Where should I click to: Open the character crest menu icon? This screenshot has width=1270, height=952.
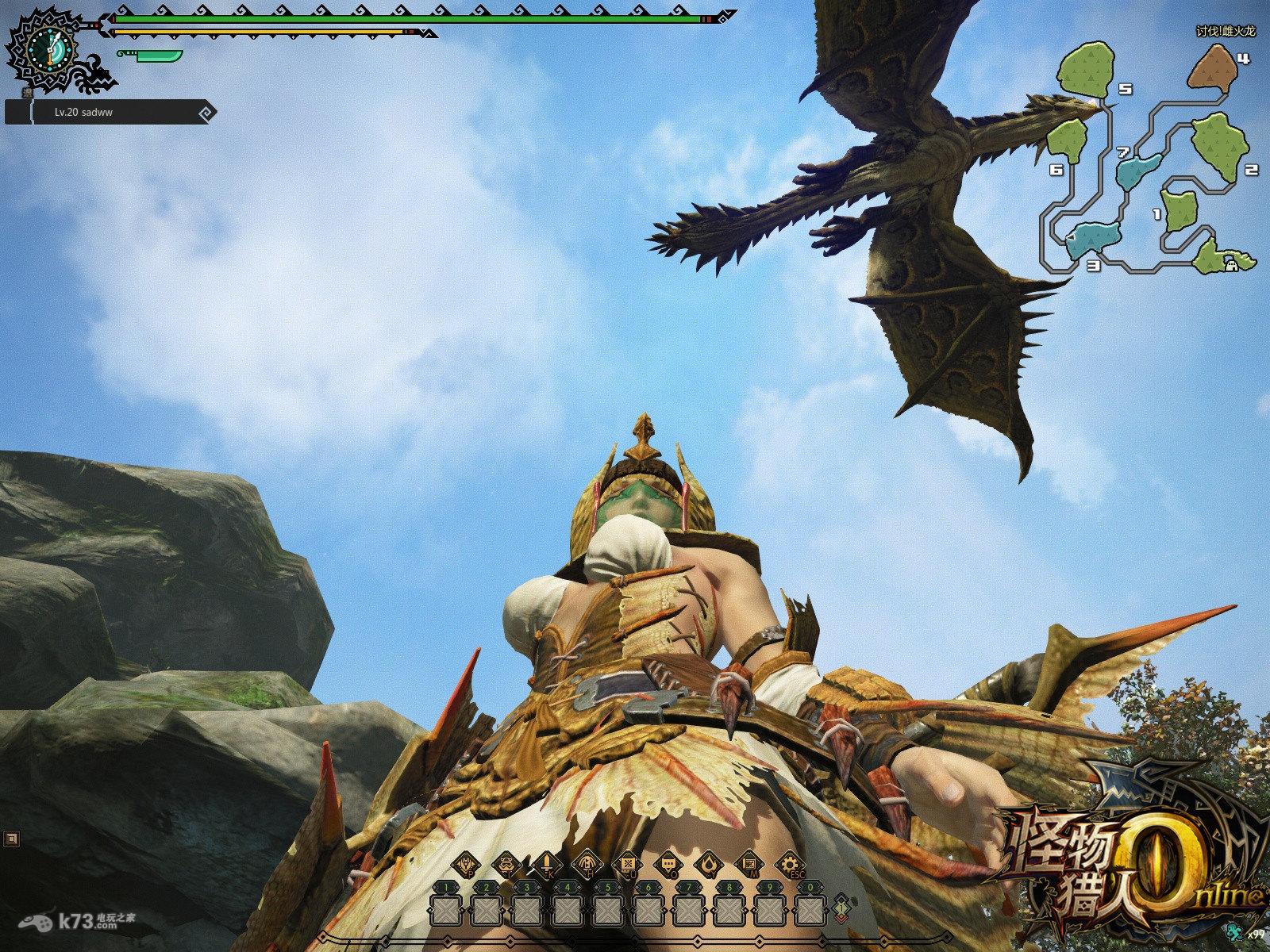[x=465, y=863]
